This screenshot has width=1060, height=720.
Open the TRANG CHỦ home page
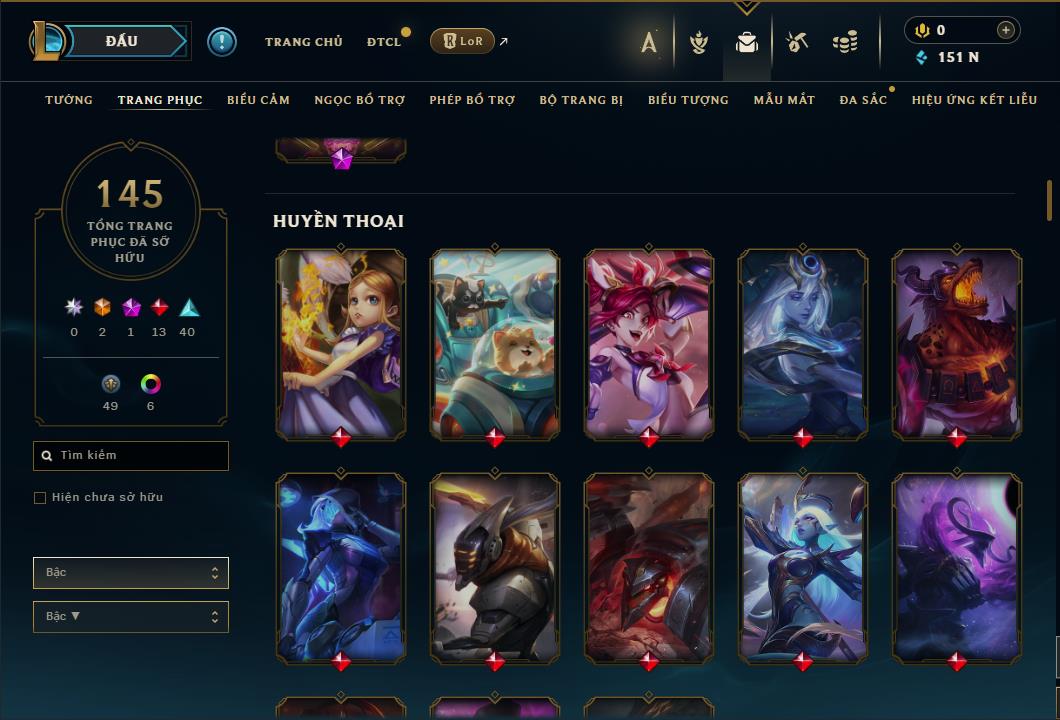coord(303,42)
